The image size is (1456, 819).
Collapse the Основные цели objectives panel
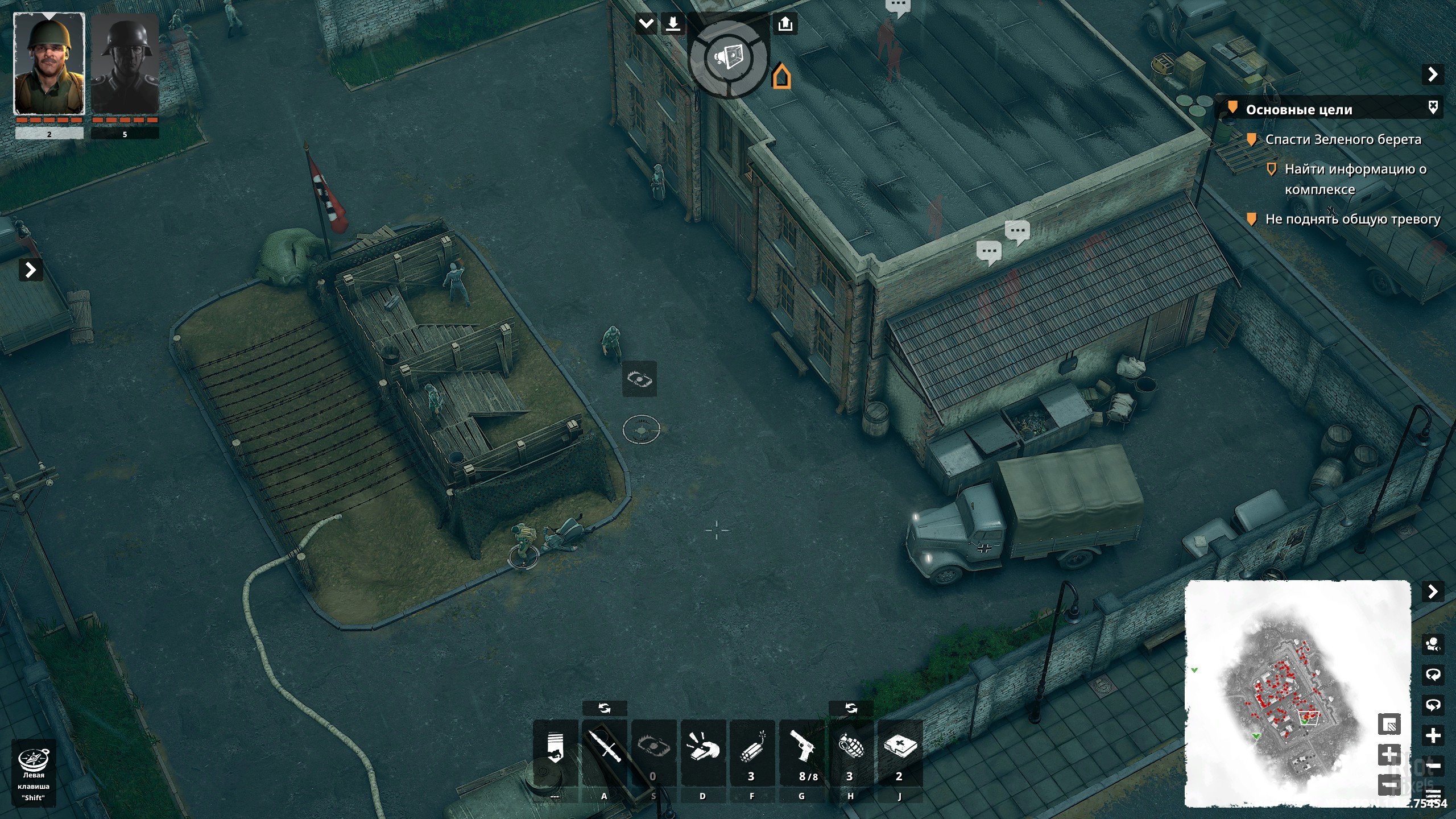1433,75
